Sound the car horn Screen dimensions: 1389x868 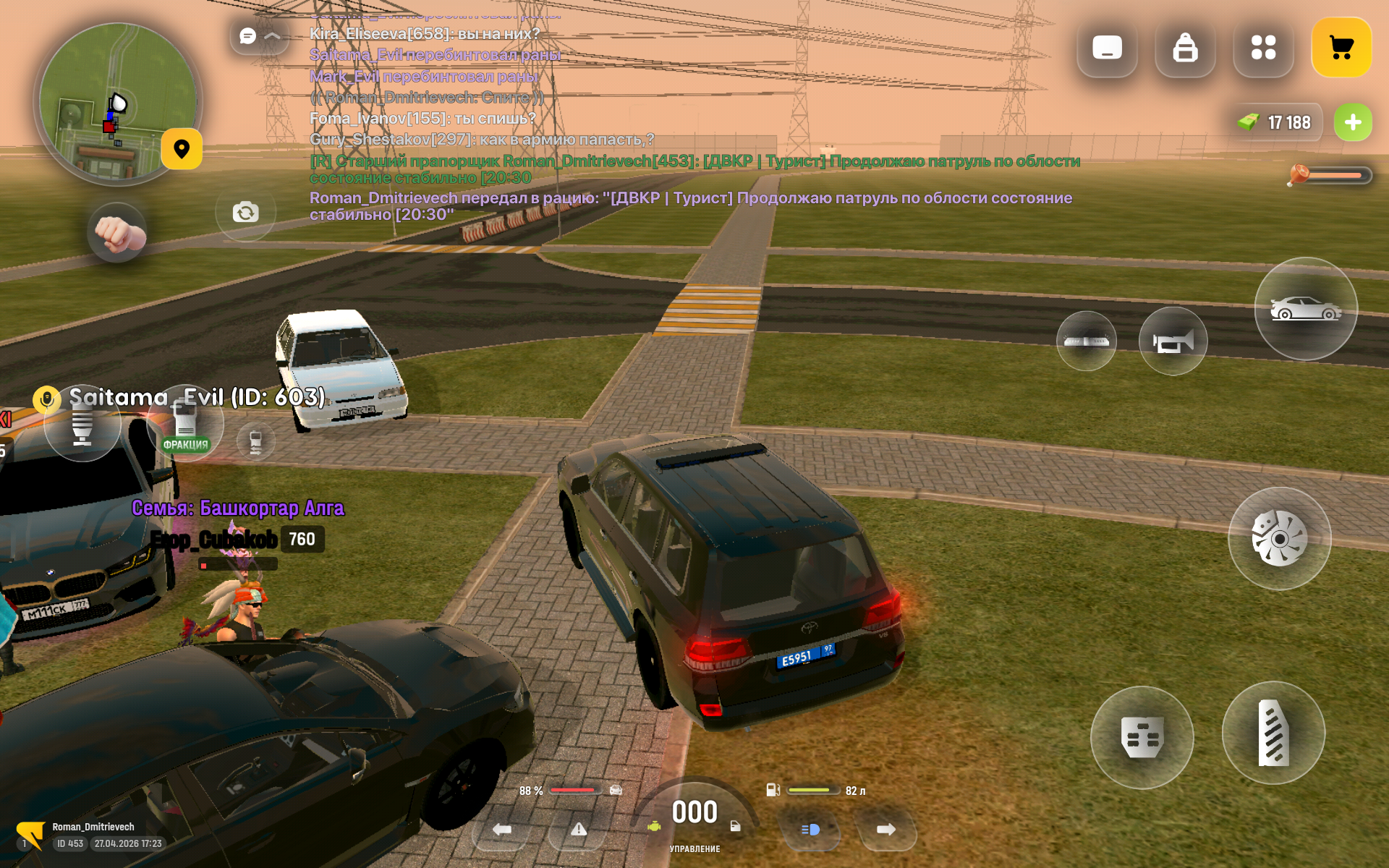pos(1173,341)
